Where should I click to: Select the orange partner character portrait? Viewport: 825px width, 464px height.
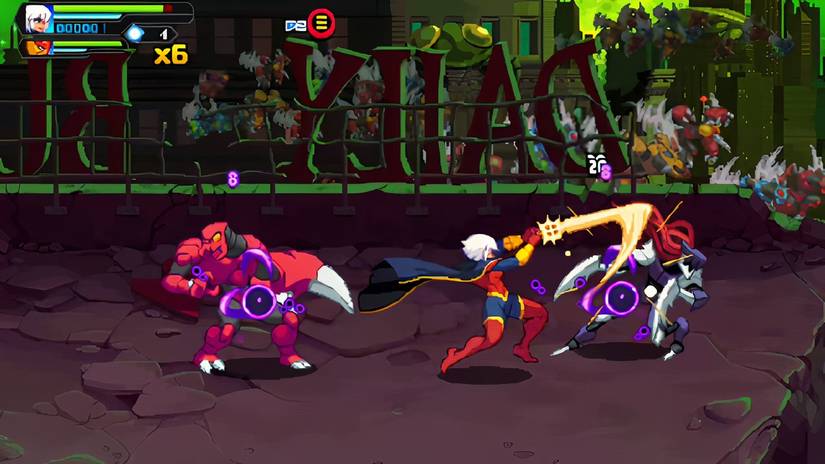pos(39,47)
